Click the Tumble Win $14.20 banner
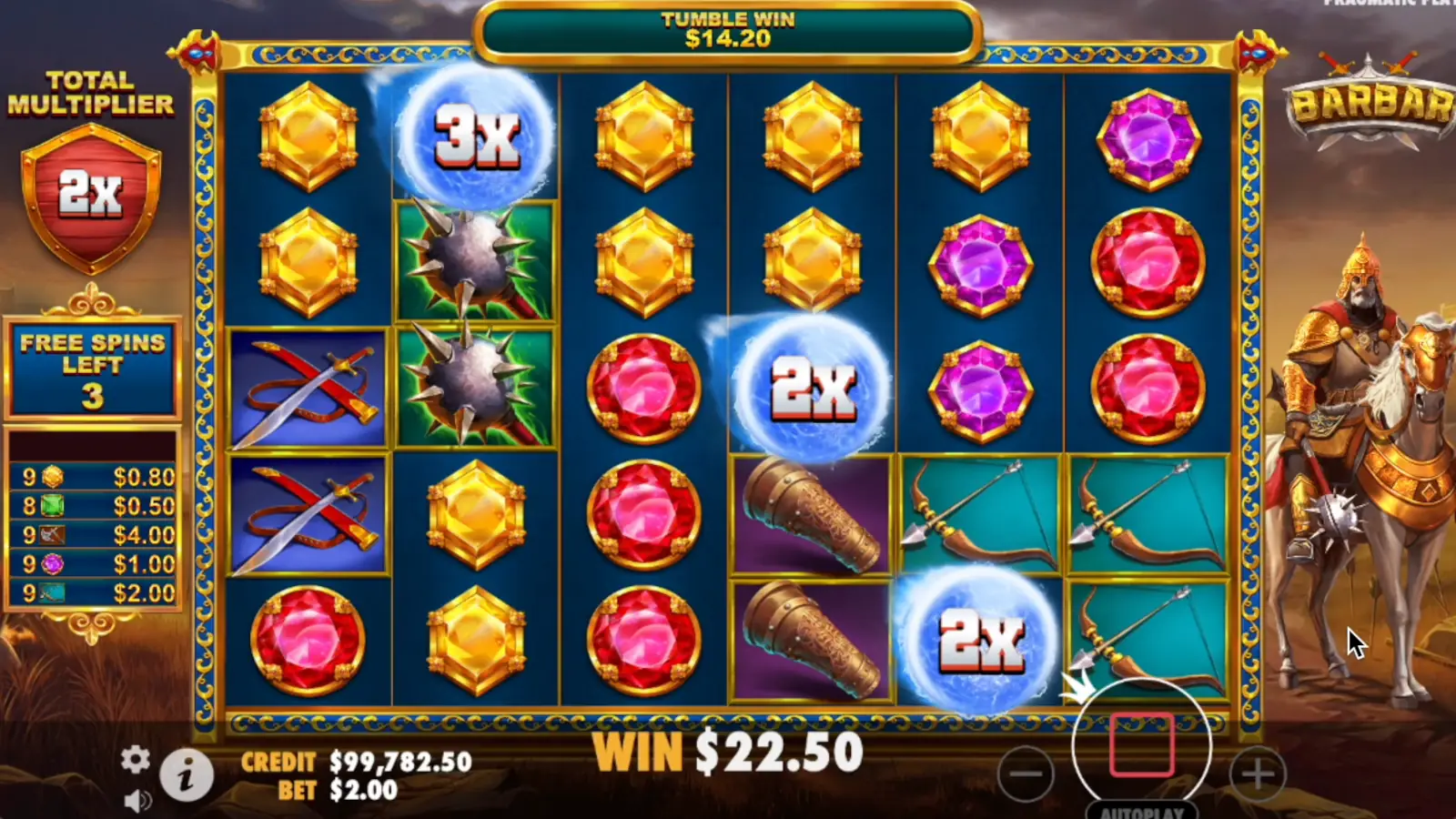Viewport: 1456px width, 819px height. coord(728,29)
